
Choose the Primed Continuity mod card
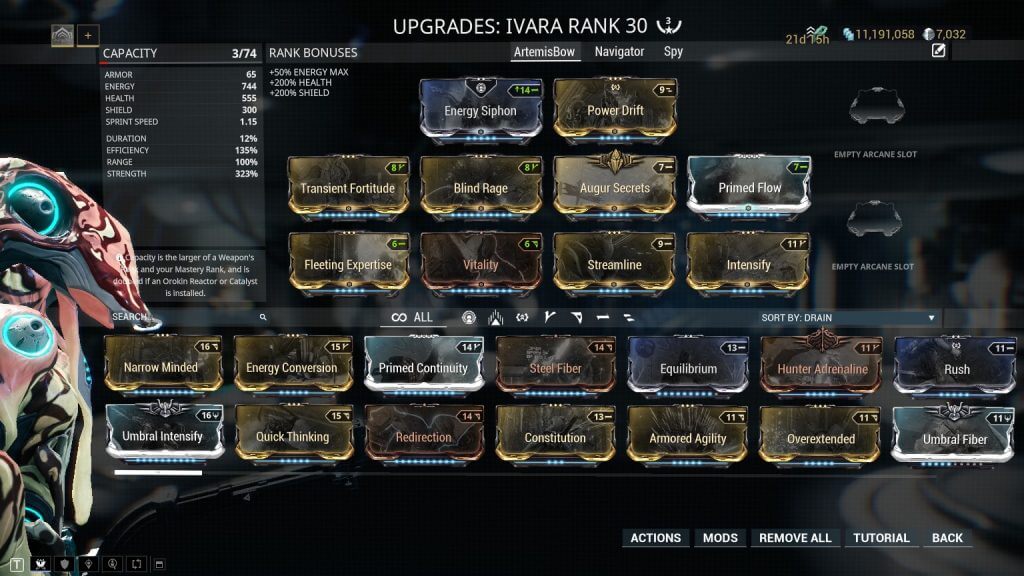[424, 367]
